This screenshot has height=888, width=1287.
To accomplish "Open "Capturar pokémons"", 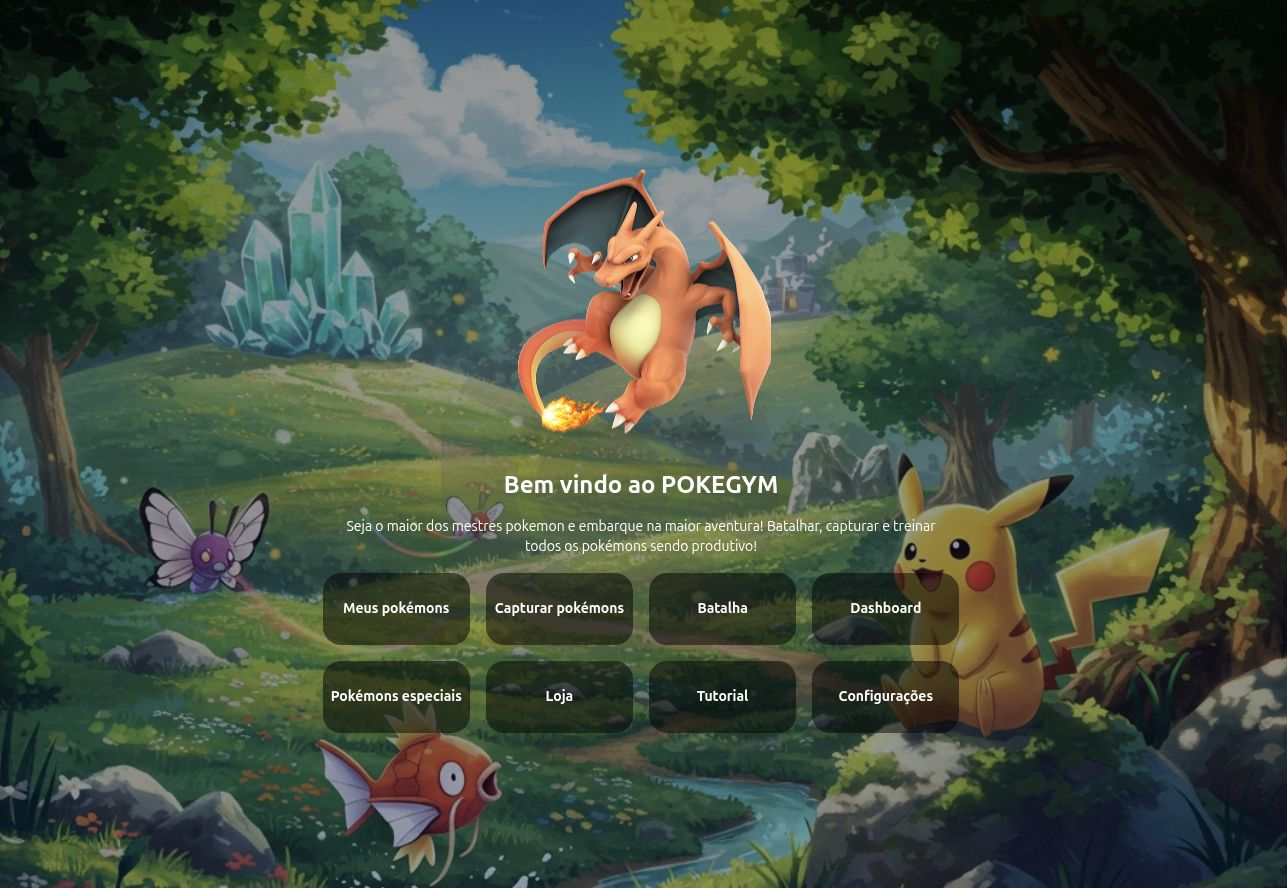I will 559,608.
